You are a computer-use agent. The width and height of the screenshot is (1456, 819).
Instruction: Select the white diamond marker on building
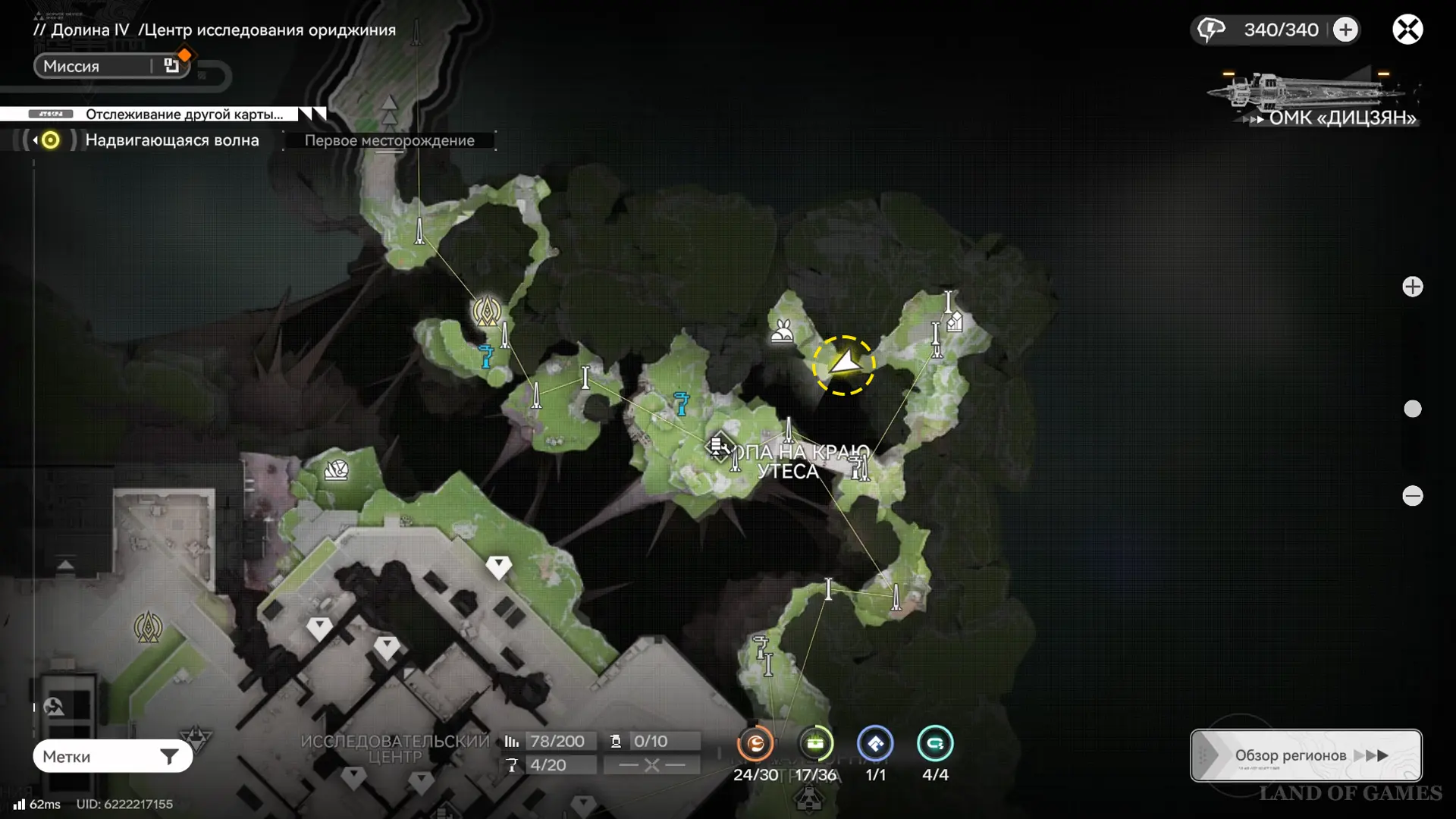point(498,566)
